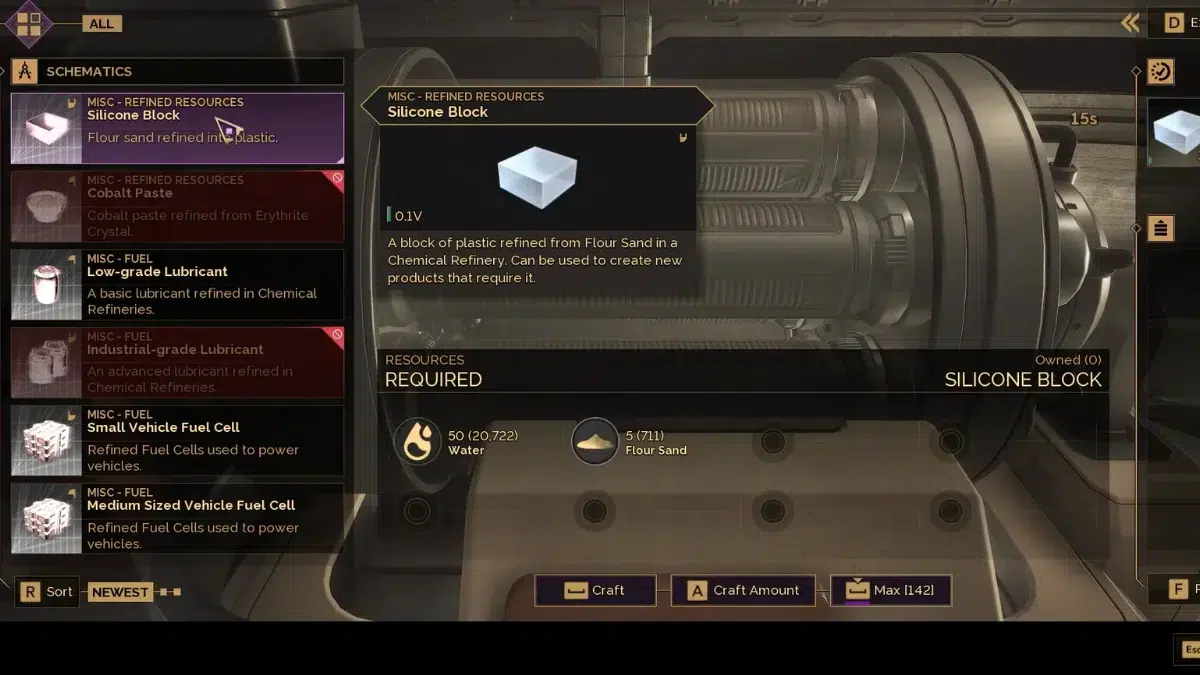Choose the Medium Sized Vehicle Fuel Cell schematic
The width and height of the screenshot is (1200, 675).
[x=177, y=518]
